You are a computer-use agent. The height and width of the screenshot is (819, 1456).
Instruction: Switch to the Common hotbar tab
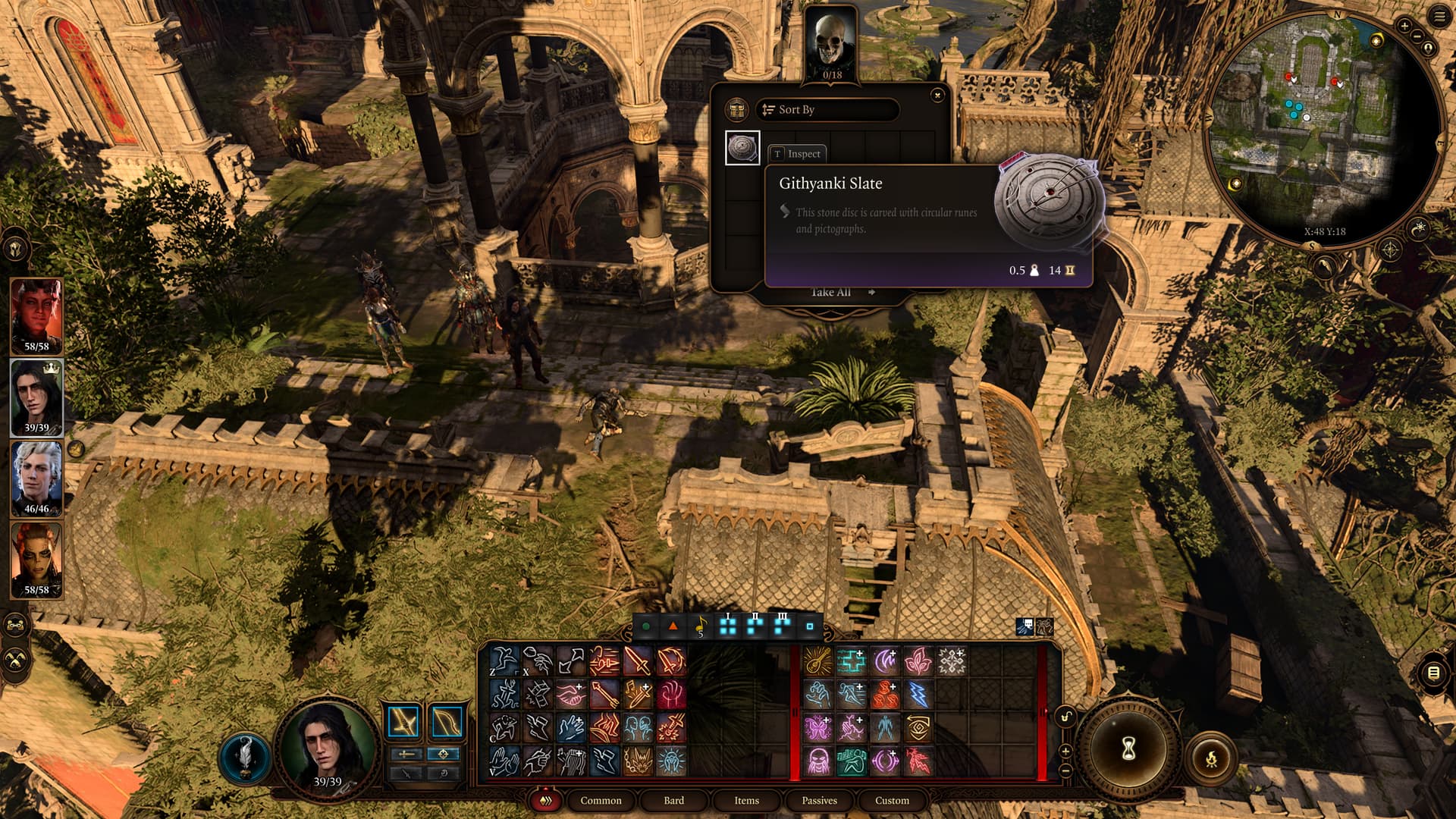tap(601, 800)
